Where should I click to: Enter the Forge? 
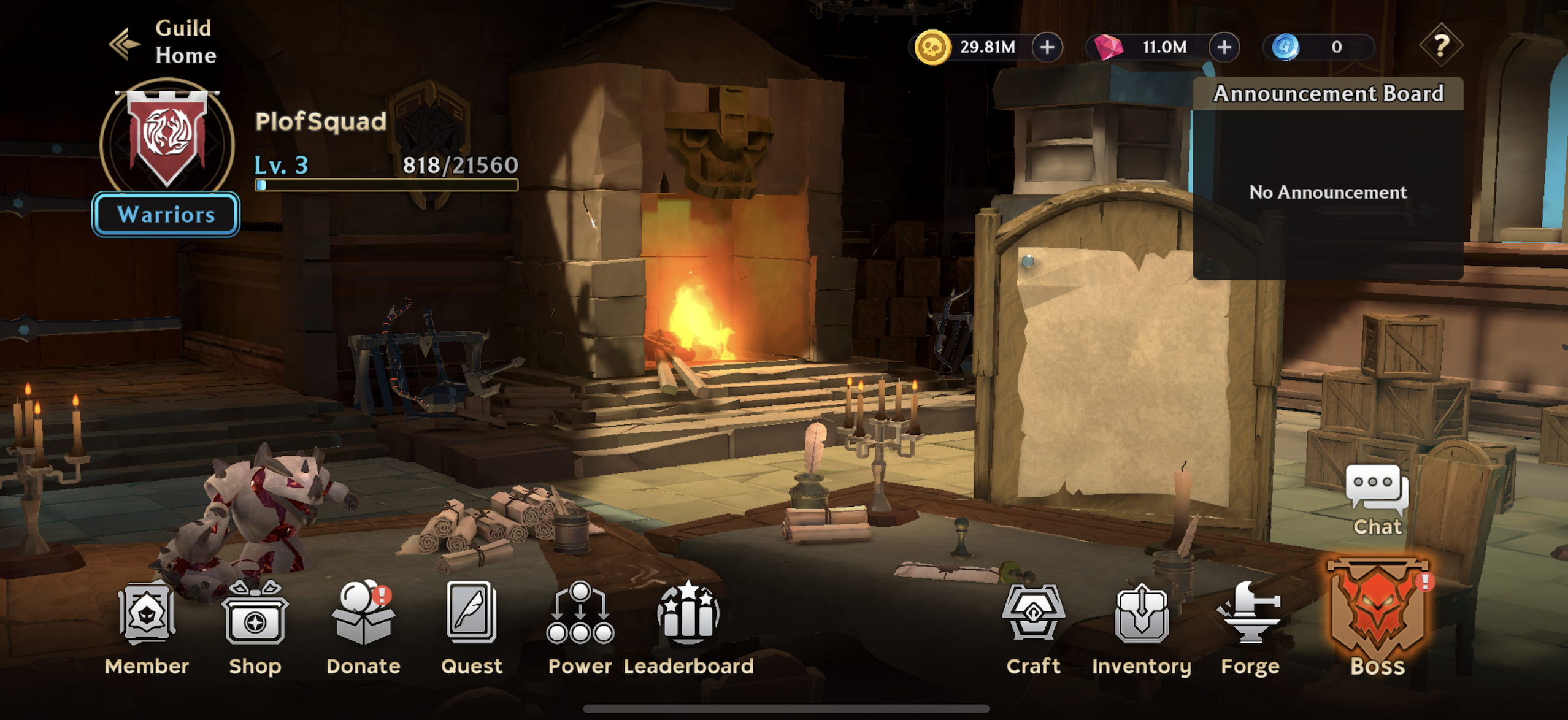tap(1250, 627)
